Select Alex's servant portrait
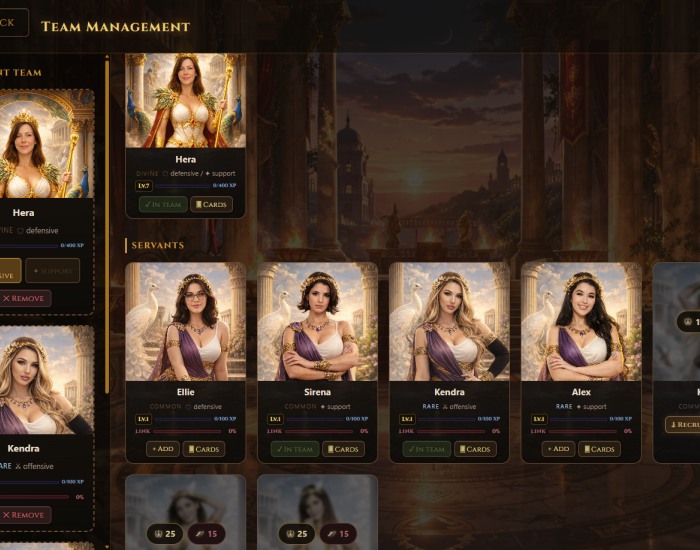Image resolution: width=700 pixels, height=550 pixels. pos(581,321)
